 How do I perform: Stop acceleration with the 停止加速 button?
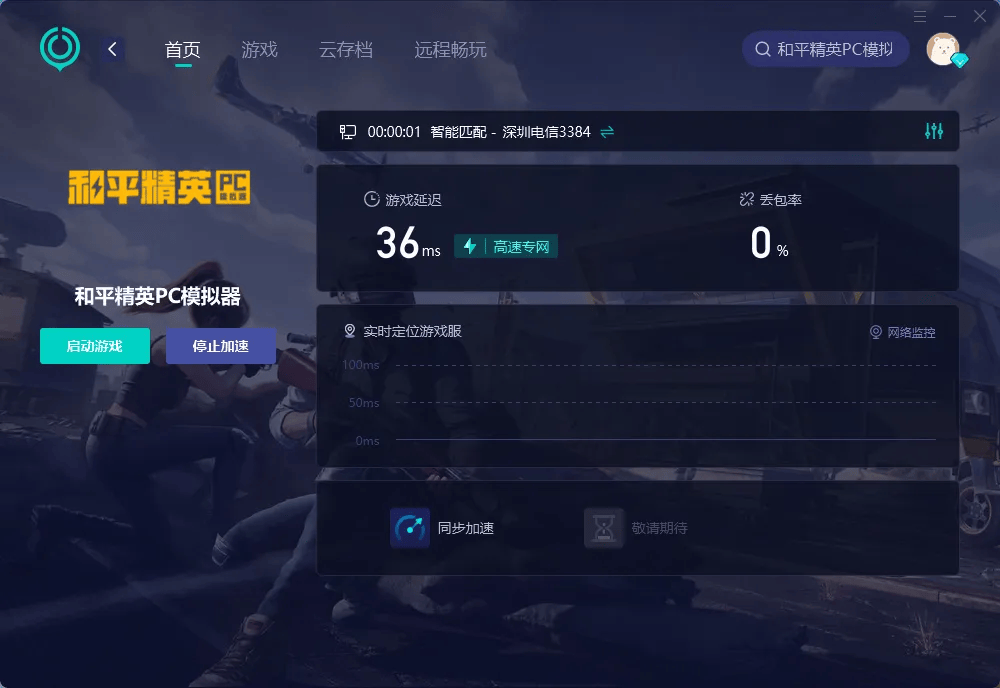220,346
